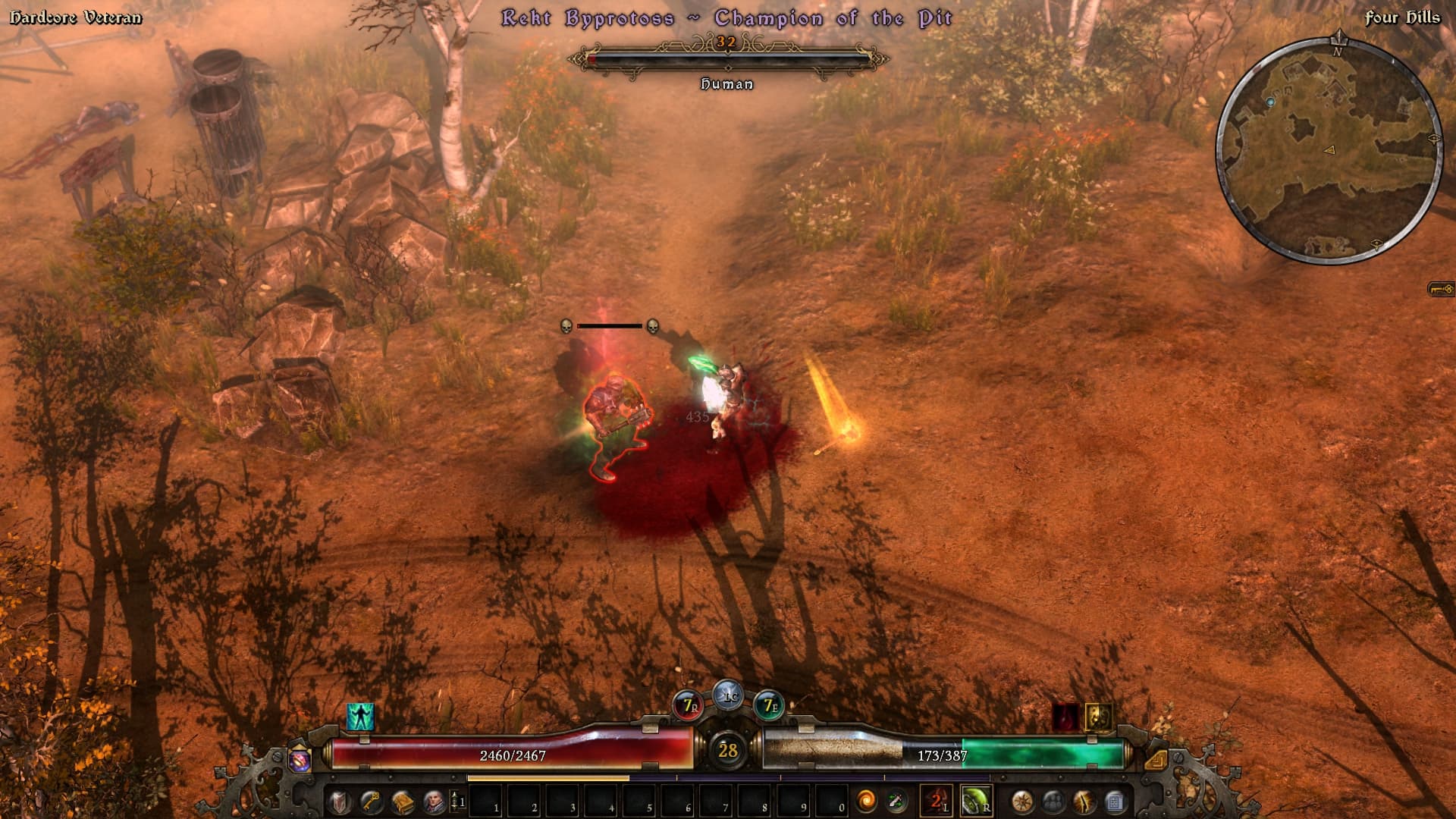Select the right mouse button green skill slot
This screenshot has height=819, width=1456.
975,801
